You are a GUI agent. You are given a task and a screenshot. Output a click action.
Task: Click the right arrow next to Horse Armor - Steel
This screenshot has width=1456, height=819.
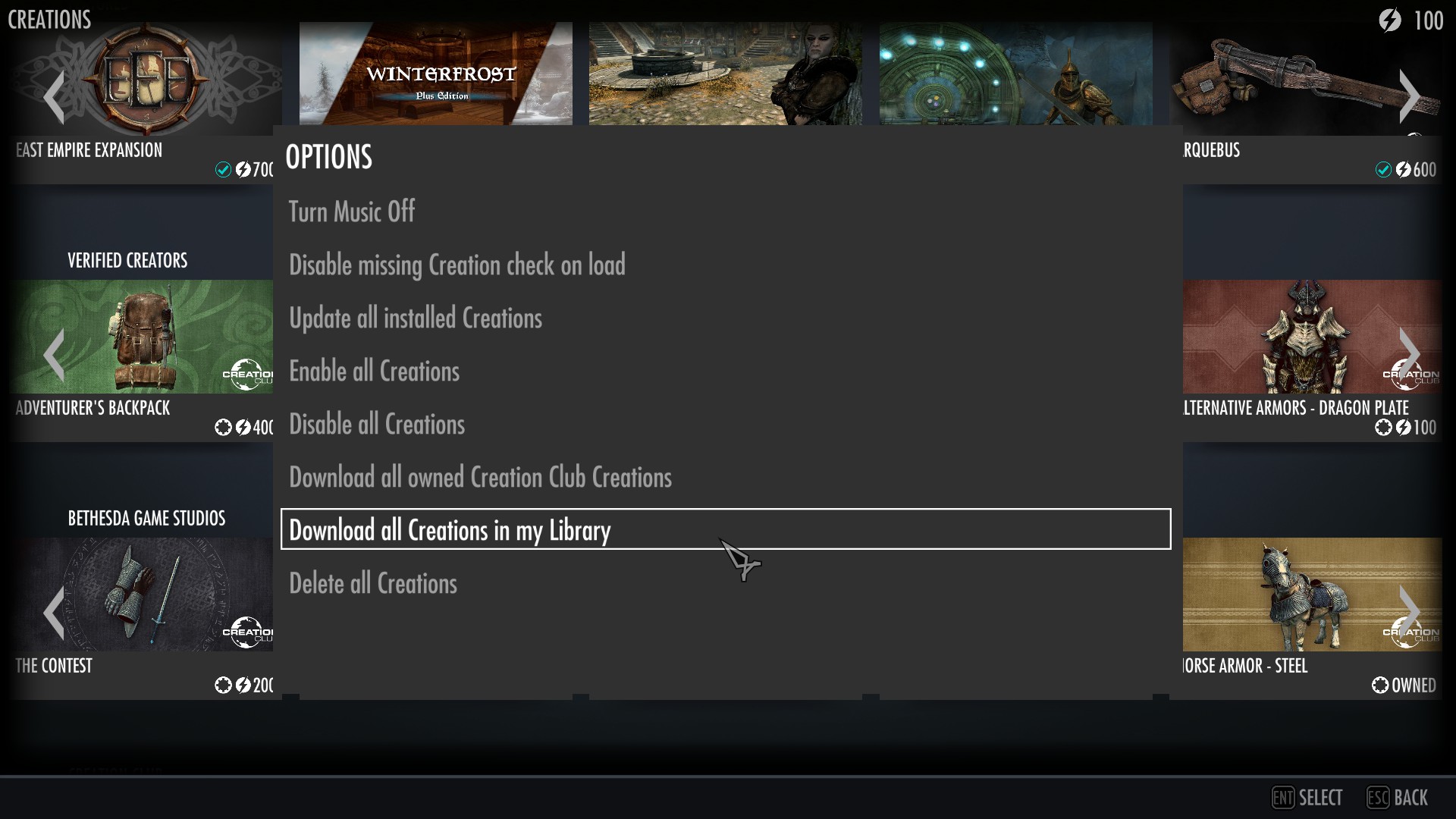point(1410,612)
